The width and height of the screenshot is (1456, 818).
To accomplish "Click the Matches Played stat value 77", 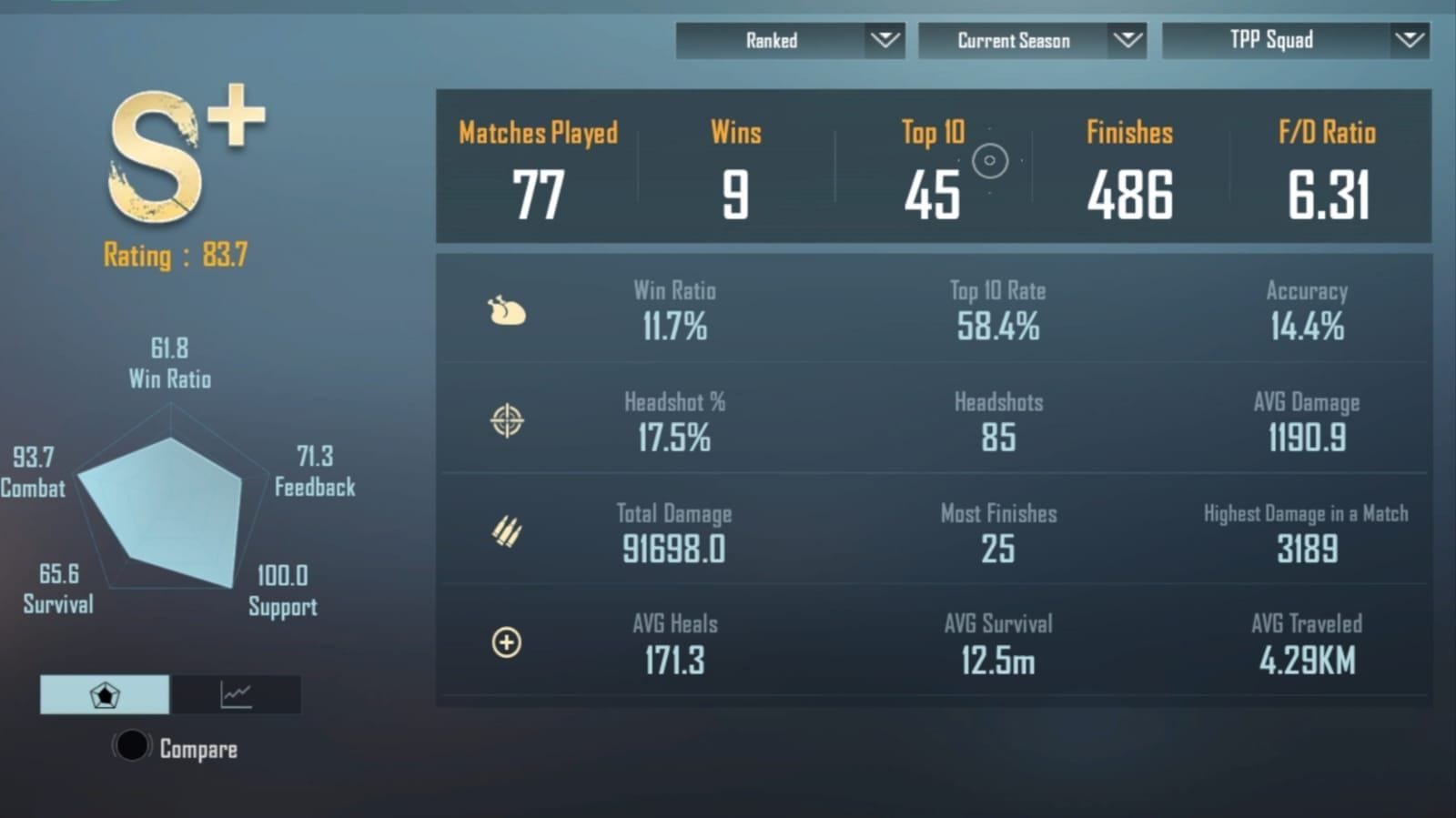I will pos(539,193).
